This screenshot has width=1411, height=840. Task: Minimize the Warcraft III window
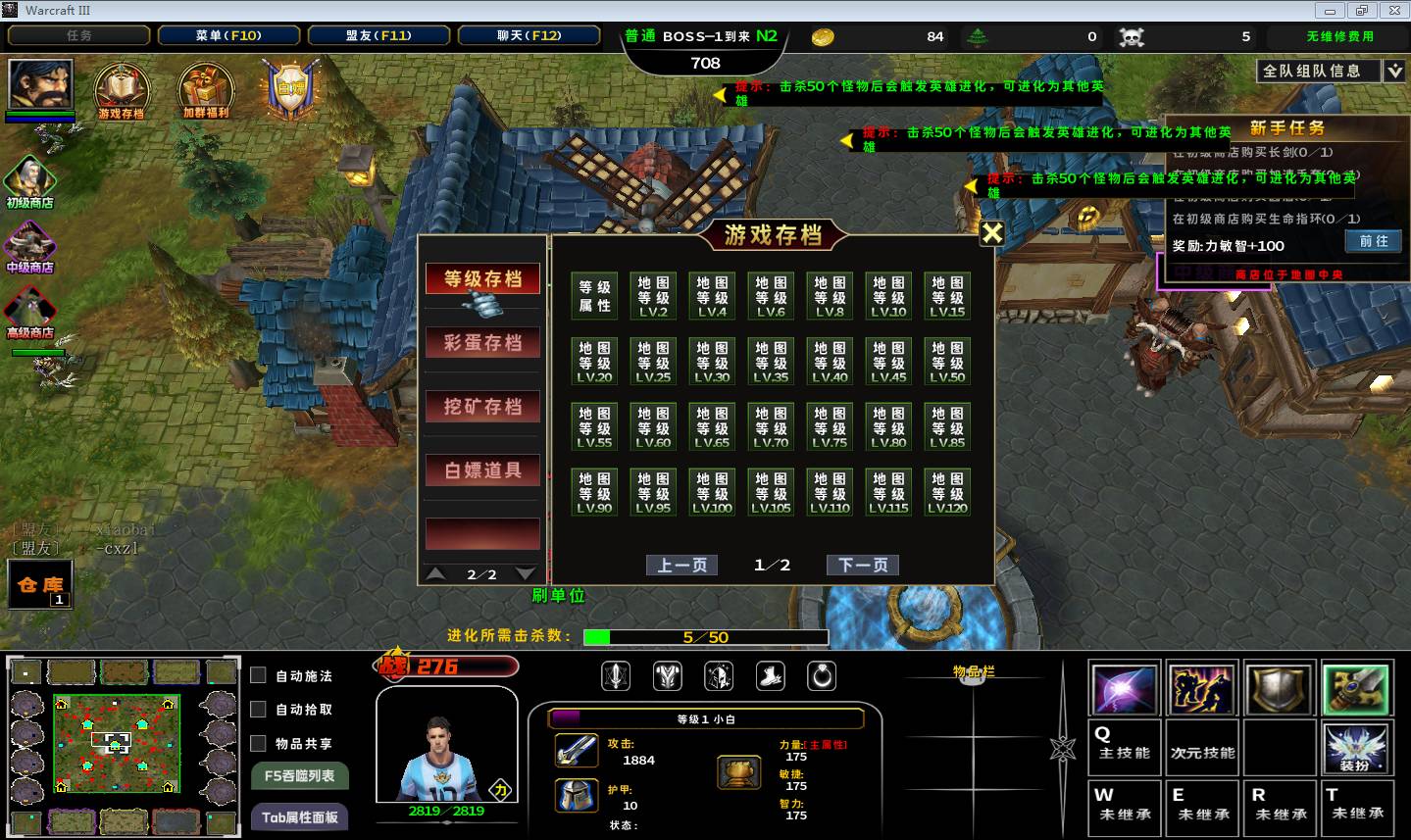pos(1331,11)
